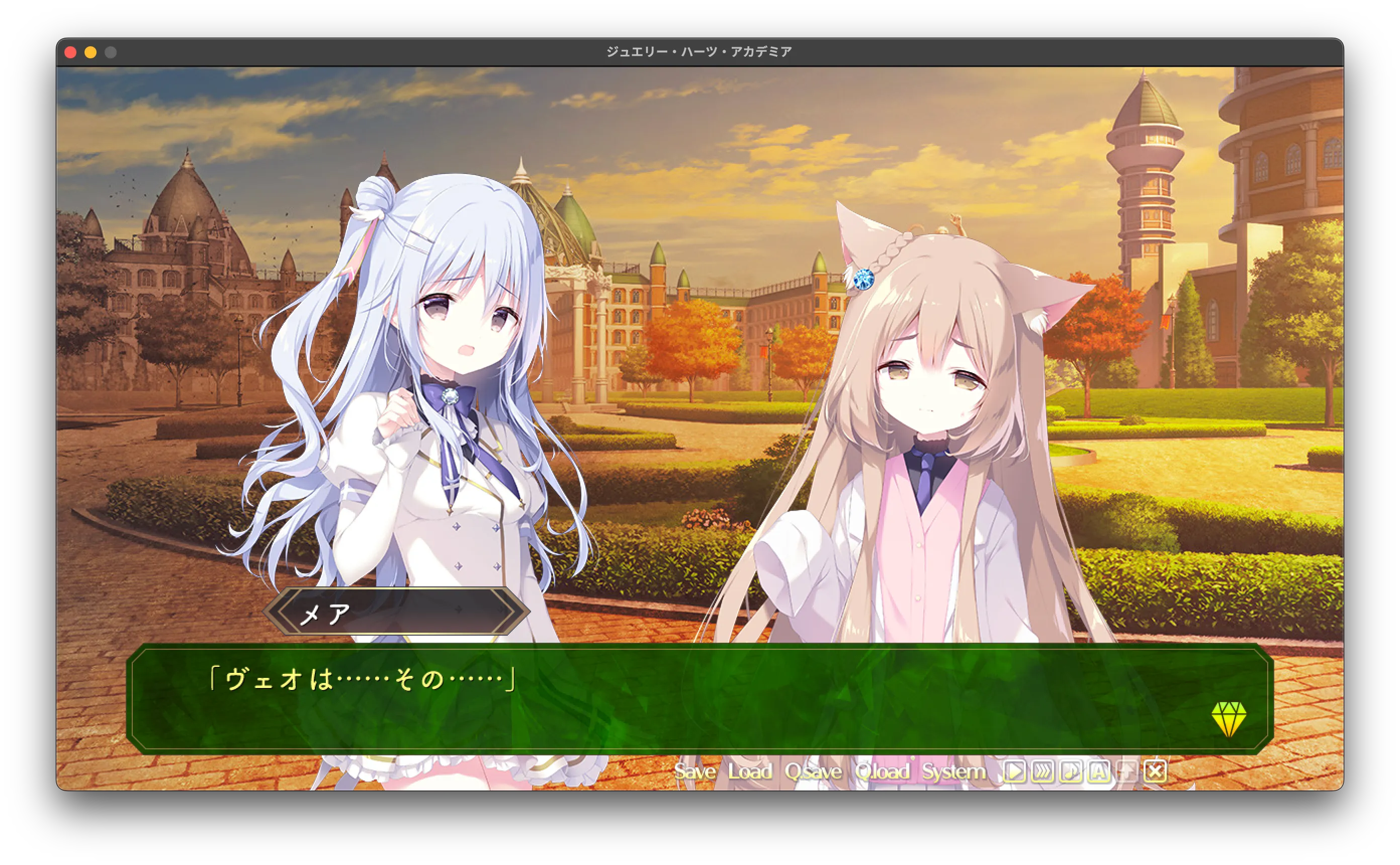1400x865 pixels.
Task: Click the letter A icon button
Action: pos(1099,772)
